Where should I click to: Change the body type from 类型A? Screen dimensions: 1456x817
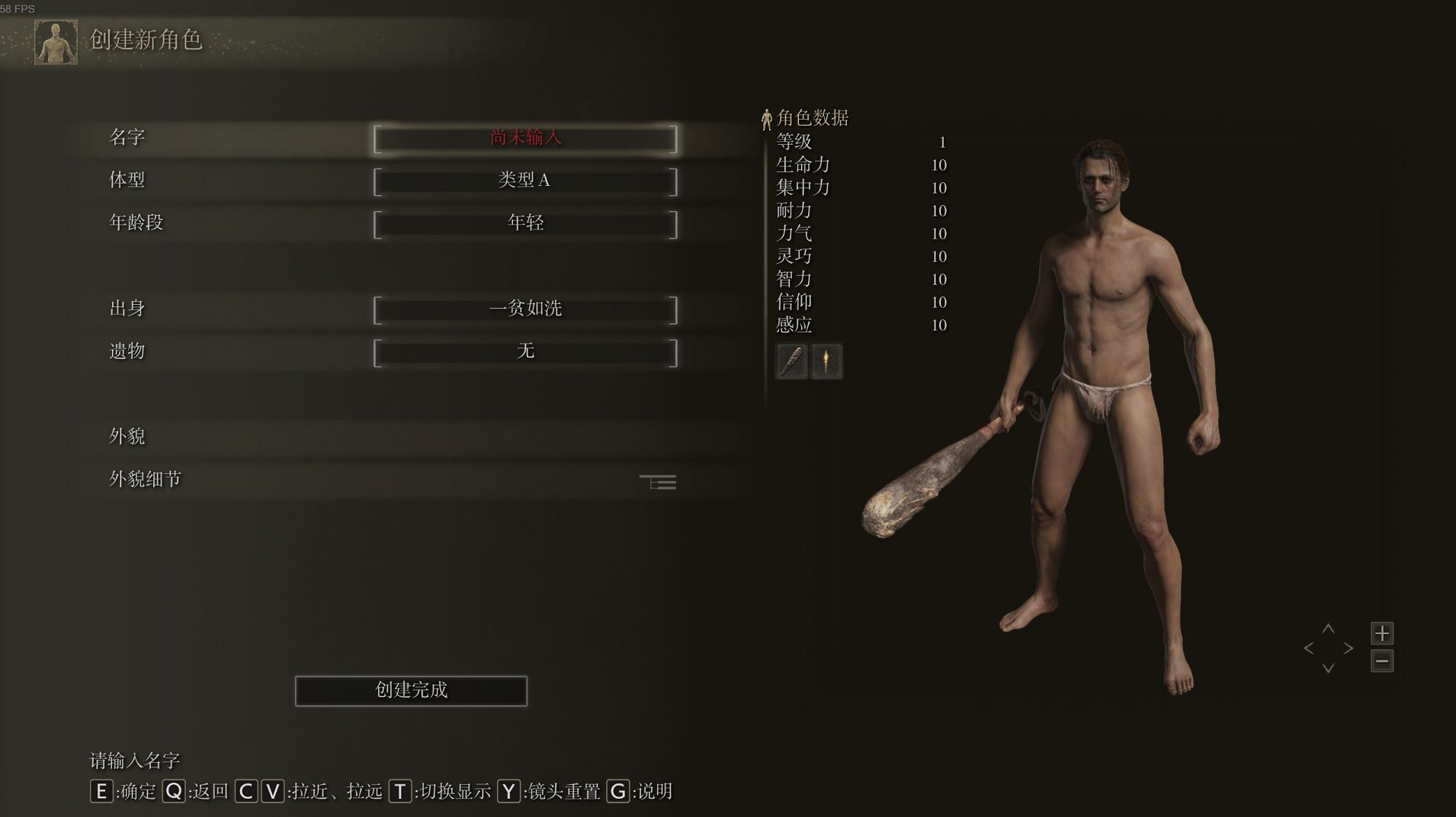(x=525, y=181)
